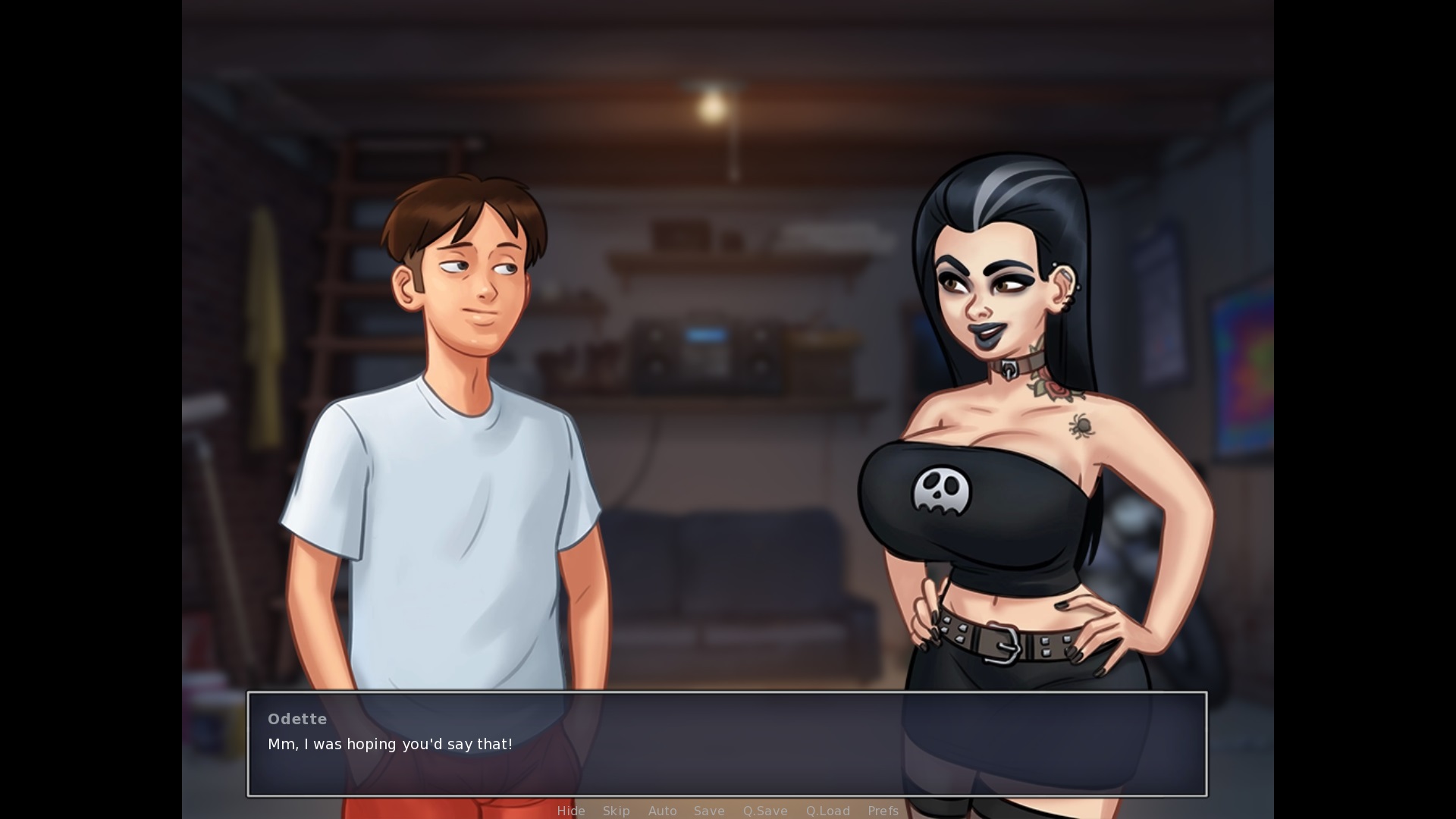This screenshot has width=1456, height=819.
Task: Open the Save menu
Action: [709, 811]
